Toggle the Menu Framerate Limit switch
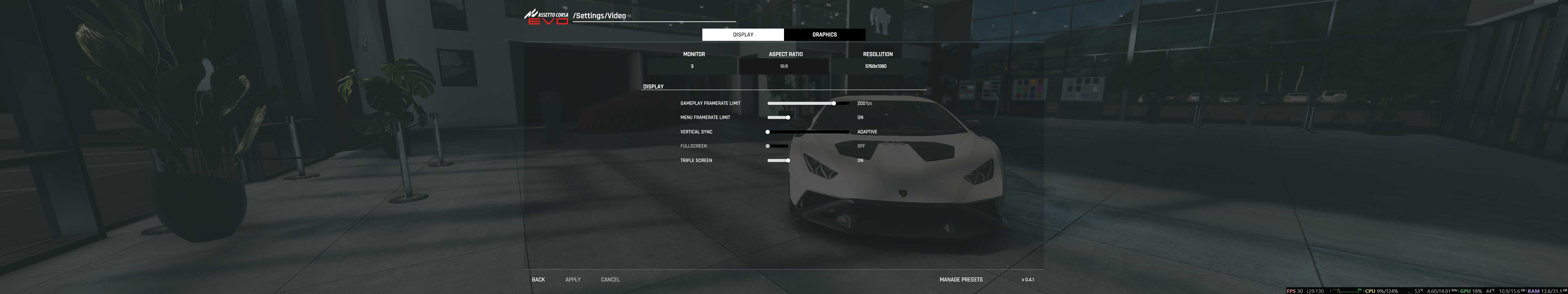This screenshot has width=1568, height=294. 779,118
